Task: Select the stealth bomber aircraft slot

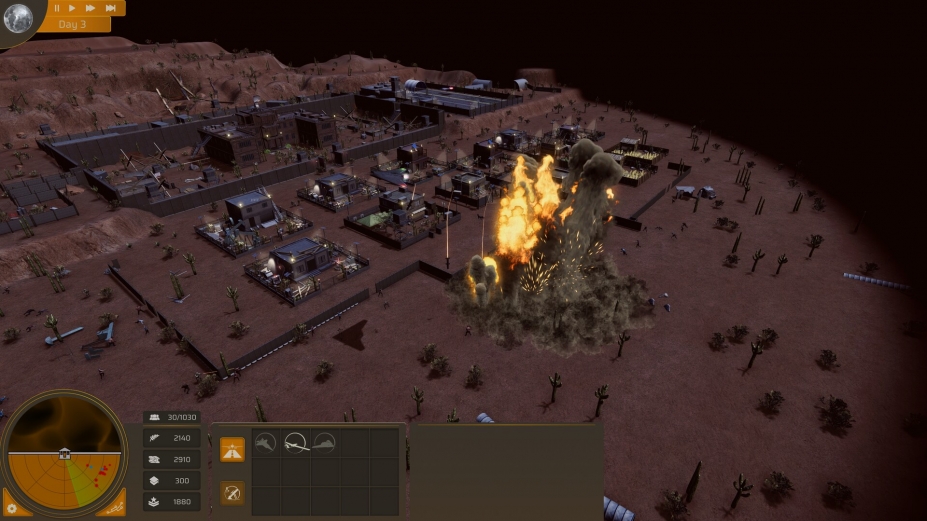Action: click(324, 442)
